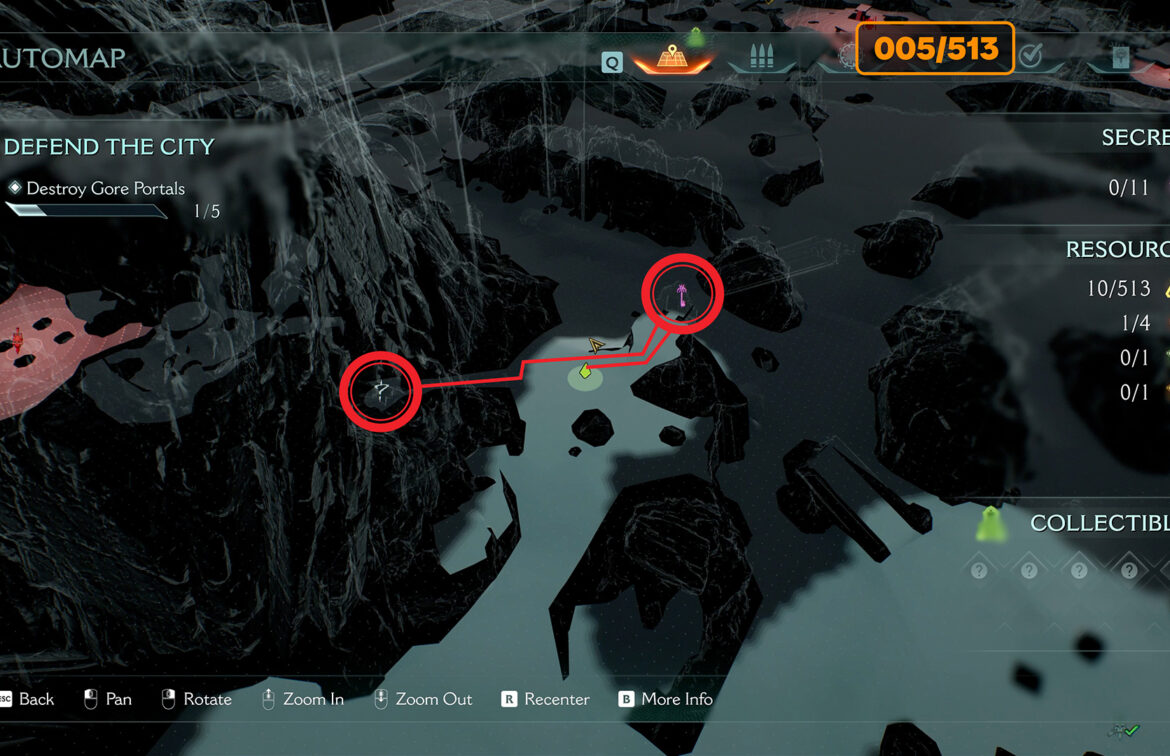Select the yellow player arrow marker
Screen dimensions: 1170x756
597,346
